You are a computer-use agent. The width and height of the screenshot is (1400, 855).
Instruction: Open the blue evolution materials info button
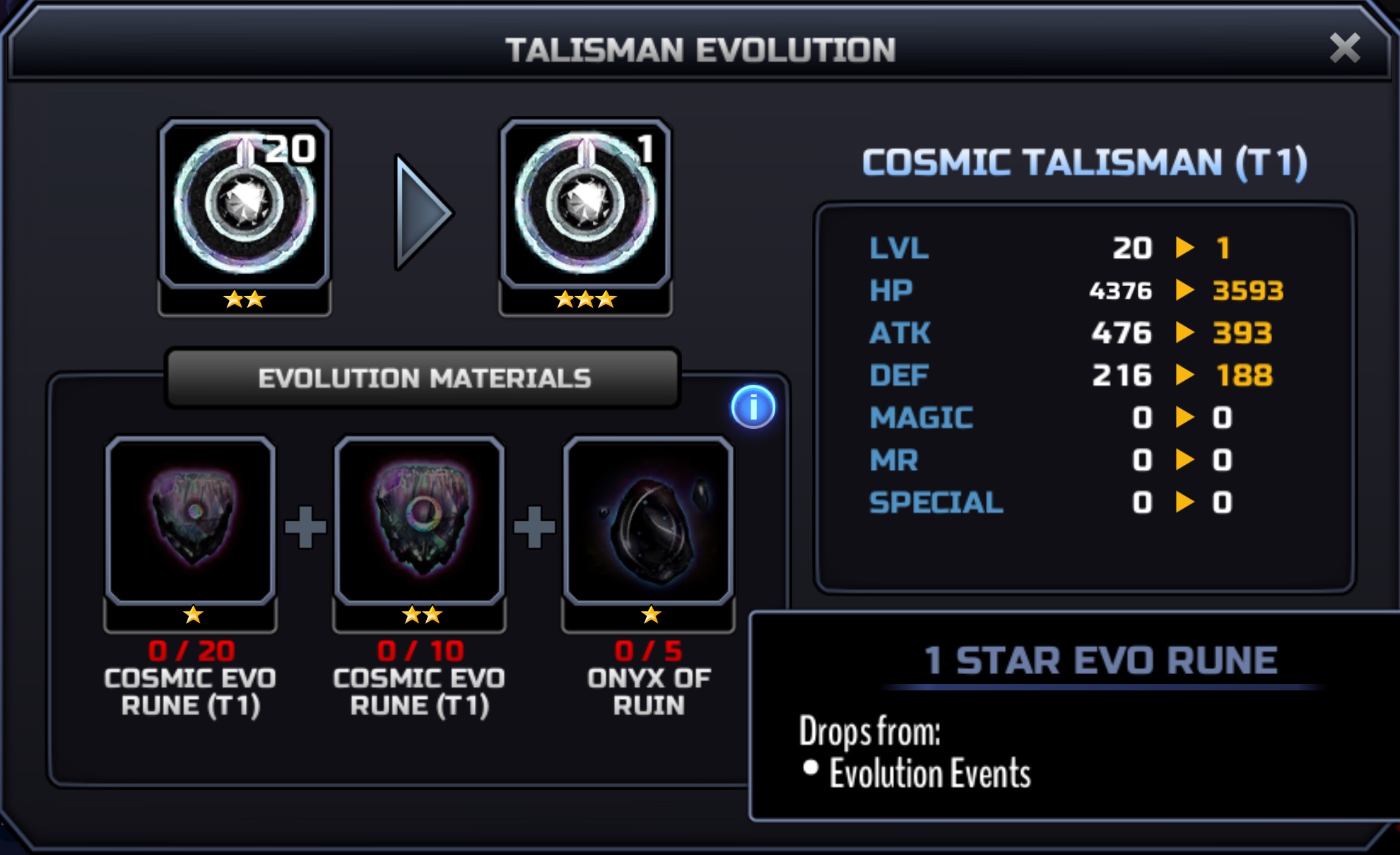click(753, 407)
